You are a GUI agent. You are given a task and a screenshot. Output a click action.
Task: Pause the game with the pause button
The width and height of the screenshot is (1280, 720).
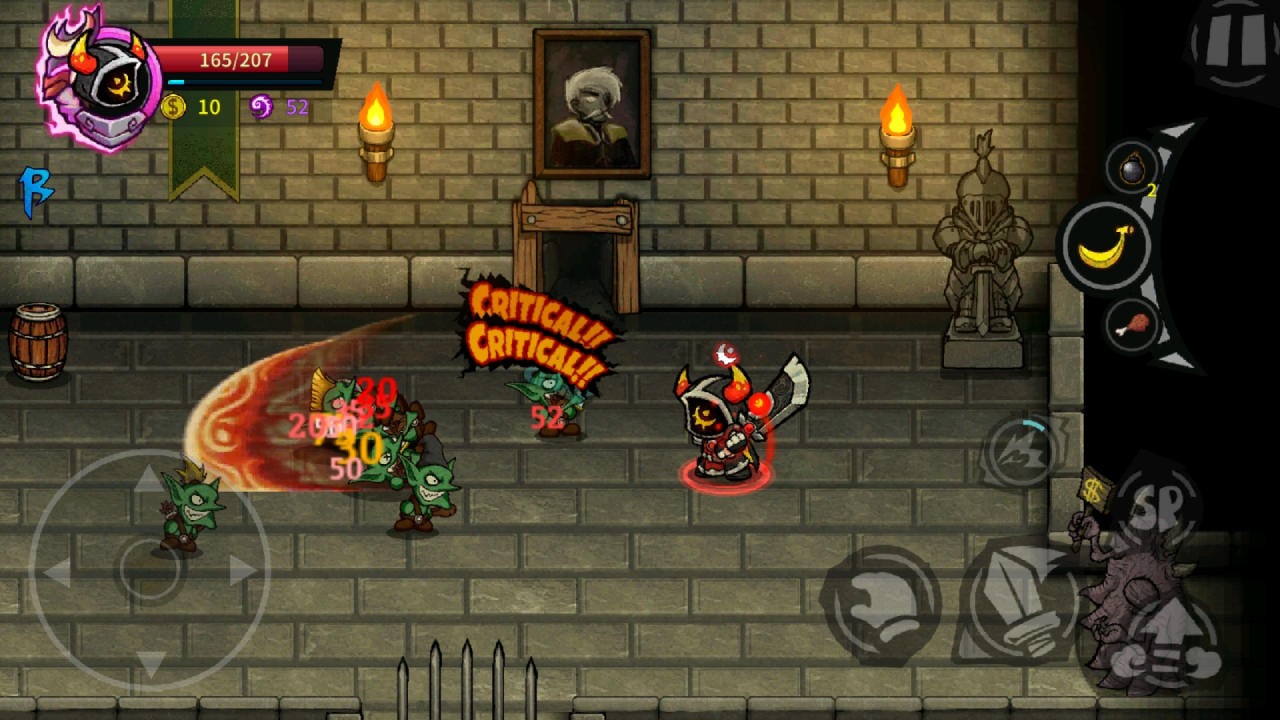point(1234,44)
